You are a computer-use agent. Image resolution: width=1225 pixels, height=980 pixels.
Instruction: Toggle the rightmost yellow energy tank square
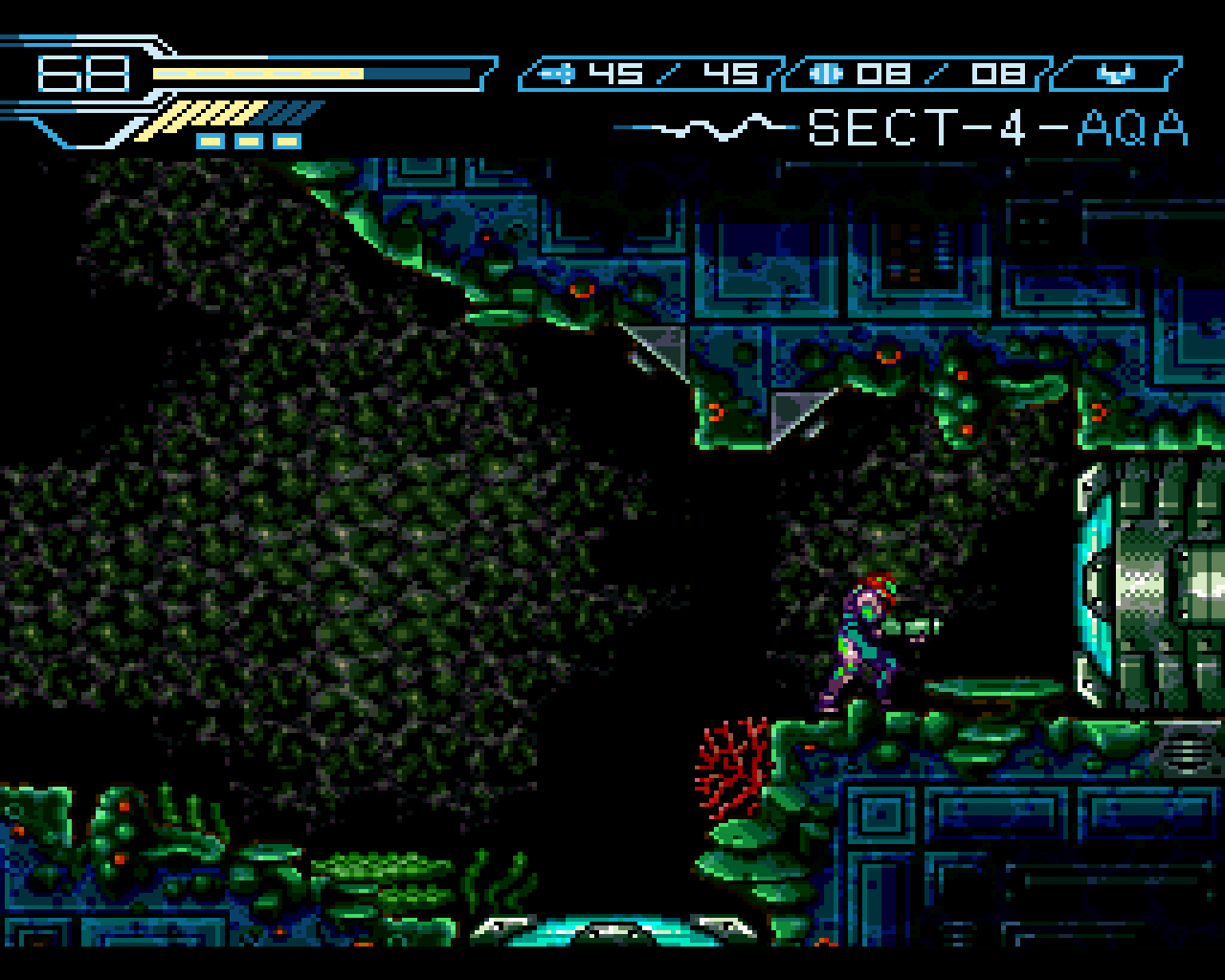pyautogui.click(x=289, y=140)
